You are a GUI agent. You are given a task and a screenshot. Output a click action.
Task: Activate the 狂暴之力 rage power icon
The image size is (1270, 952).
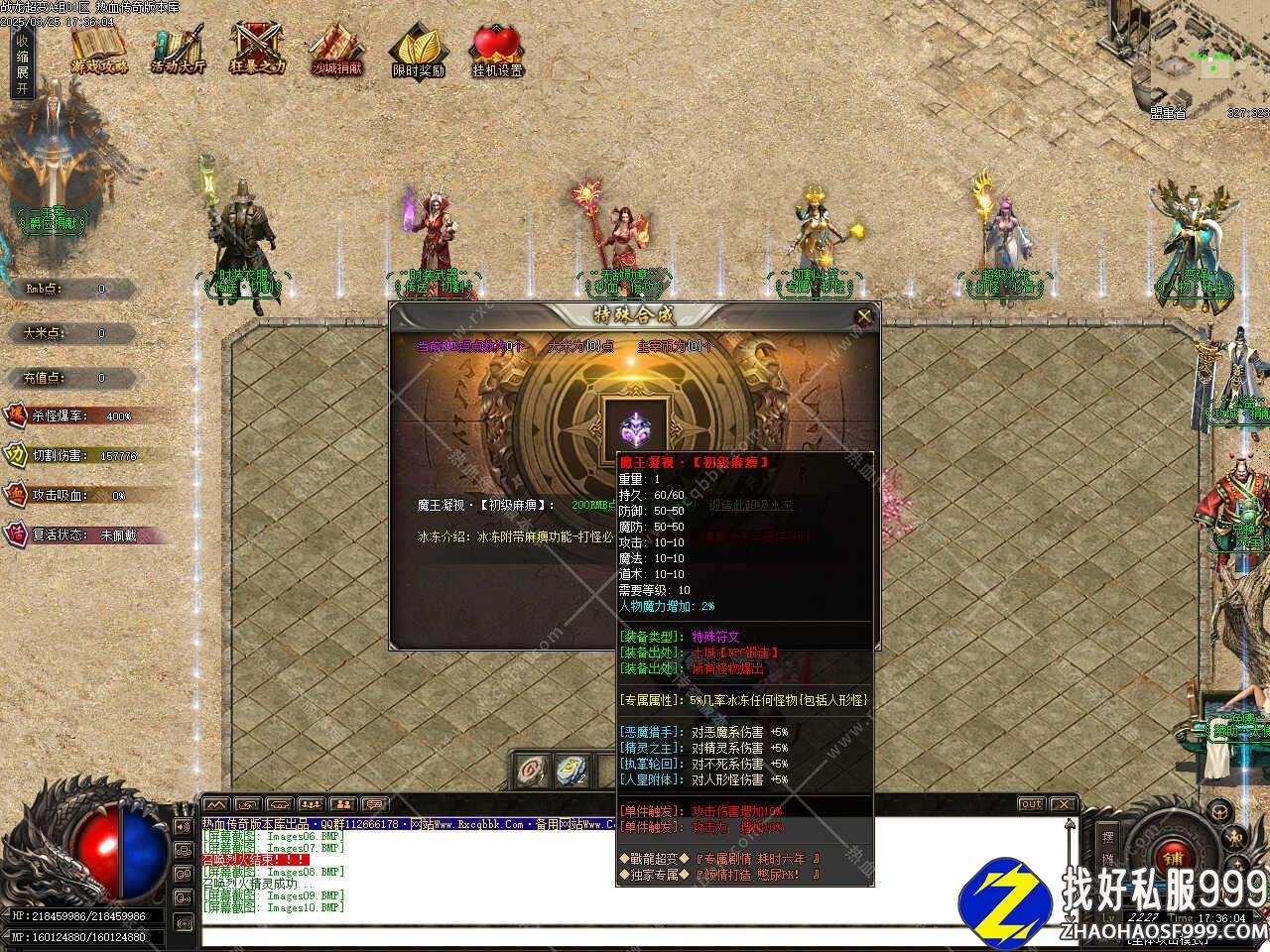click(257, 49)
